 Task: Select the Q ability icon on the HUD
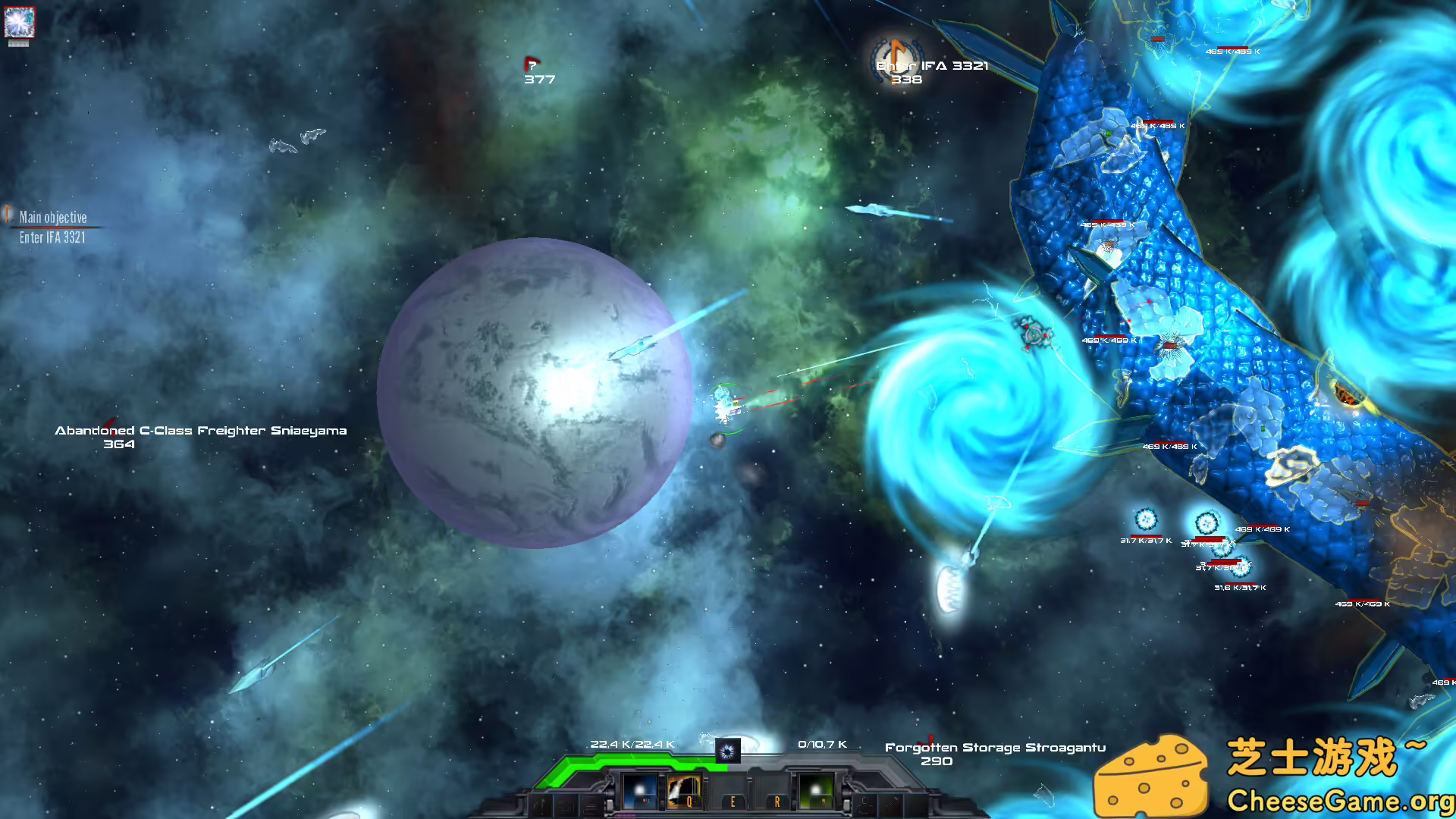(686, 792)
